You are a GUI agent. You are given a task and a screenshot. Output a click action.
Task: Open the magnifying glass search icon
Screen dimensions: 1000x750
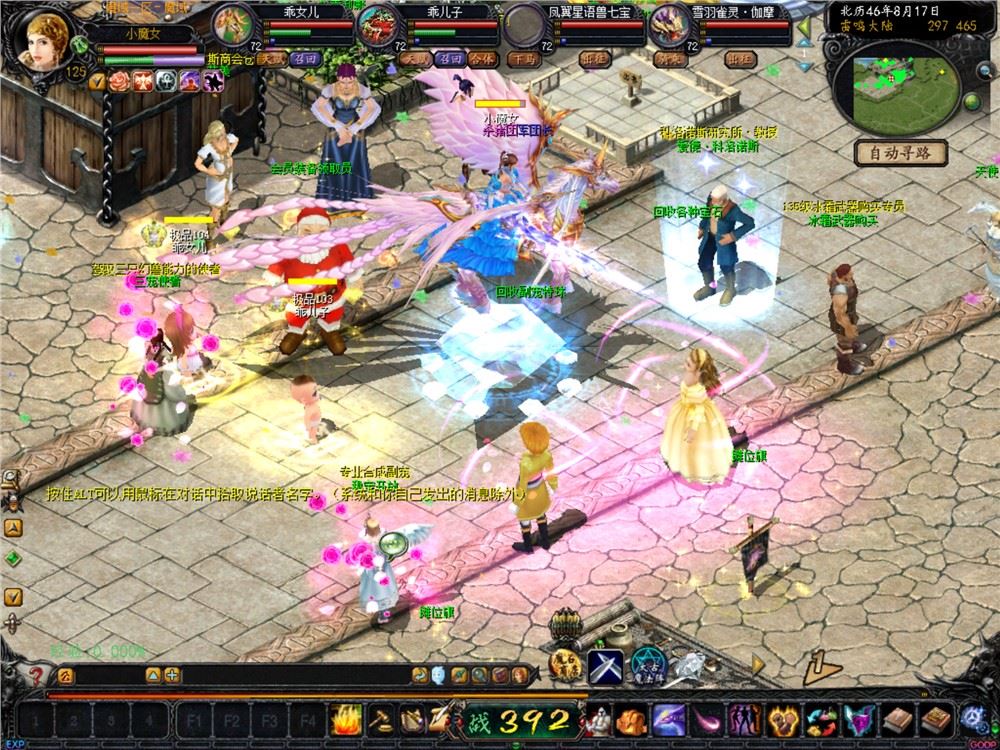coord(481,675)
